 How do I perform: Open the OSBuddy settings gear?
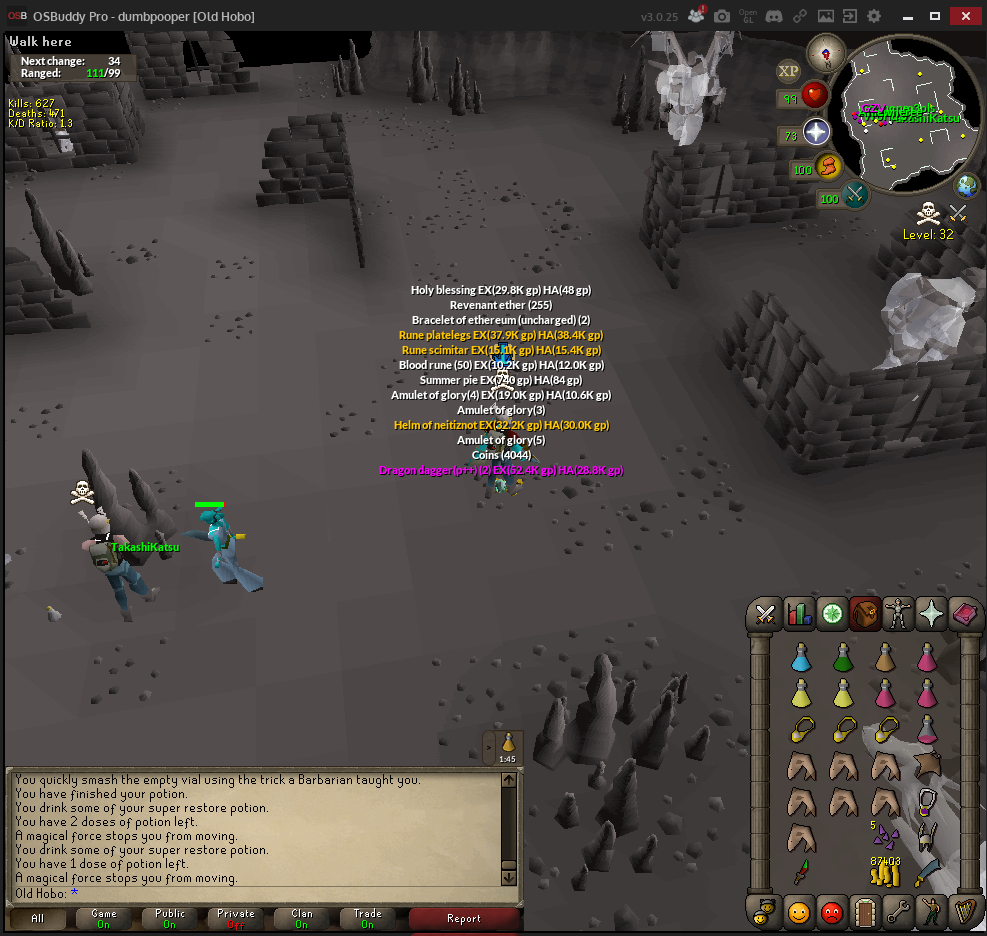point(874,17)
